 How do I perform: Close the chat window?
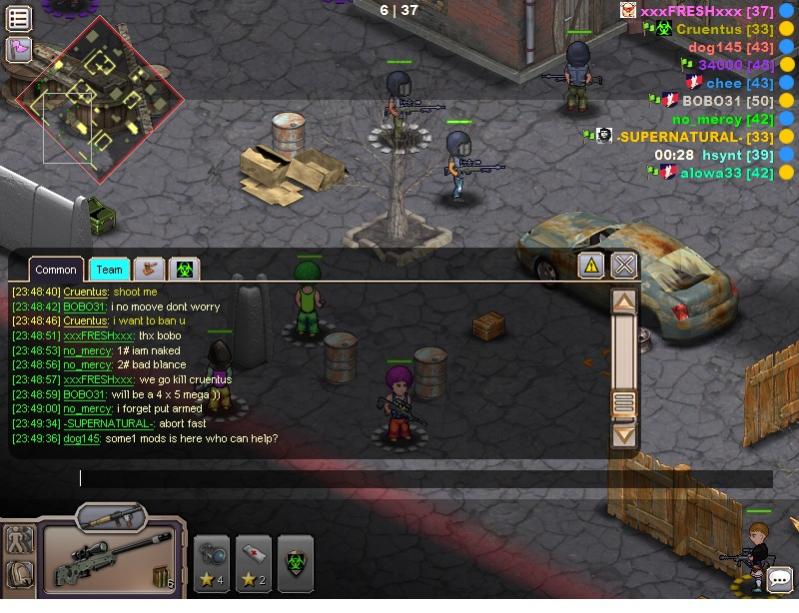[x=624, y=265]
